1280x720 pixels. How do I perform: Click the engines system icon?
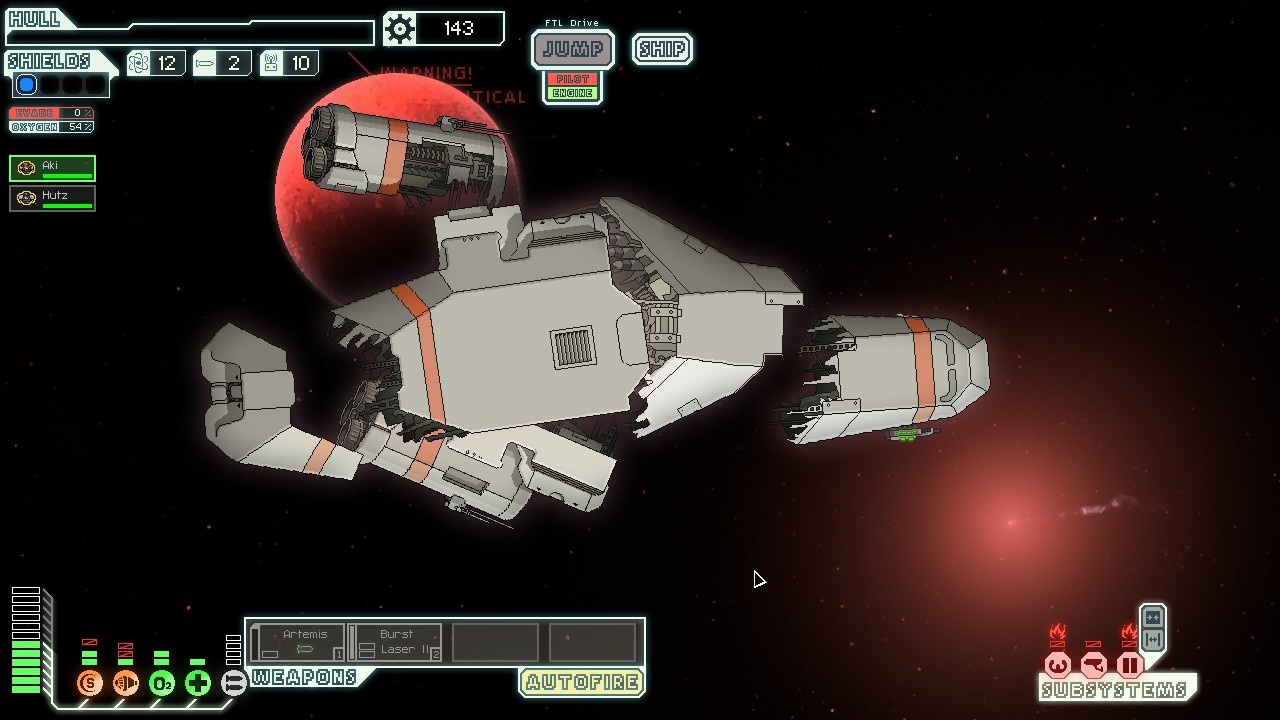[126, 684]
